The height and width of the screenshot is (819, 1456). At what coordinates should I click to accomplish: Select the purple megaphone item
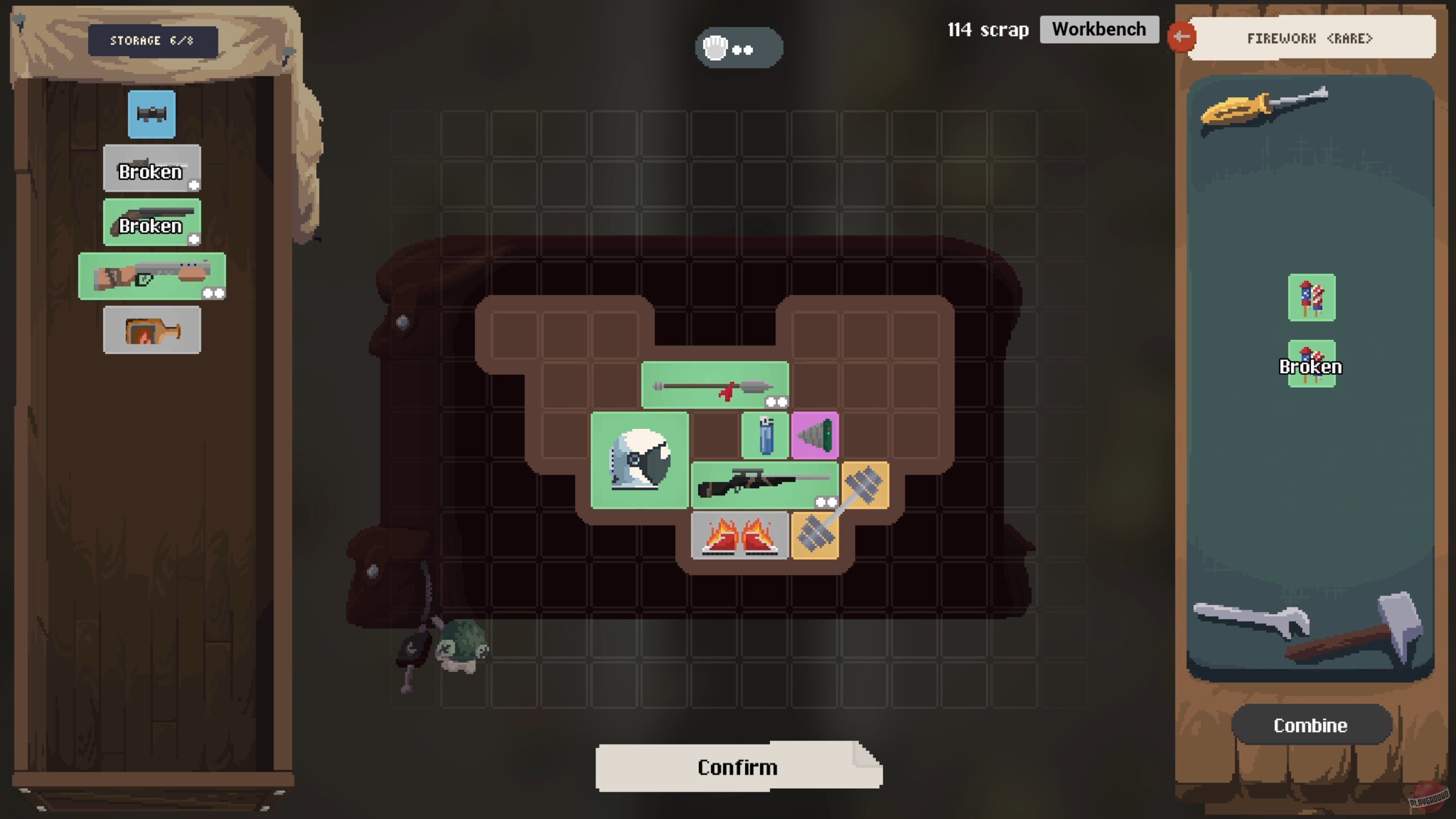coord(816,435)
